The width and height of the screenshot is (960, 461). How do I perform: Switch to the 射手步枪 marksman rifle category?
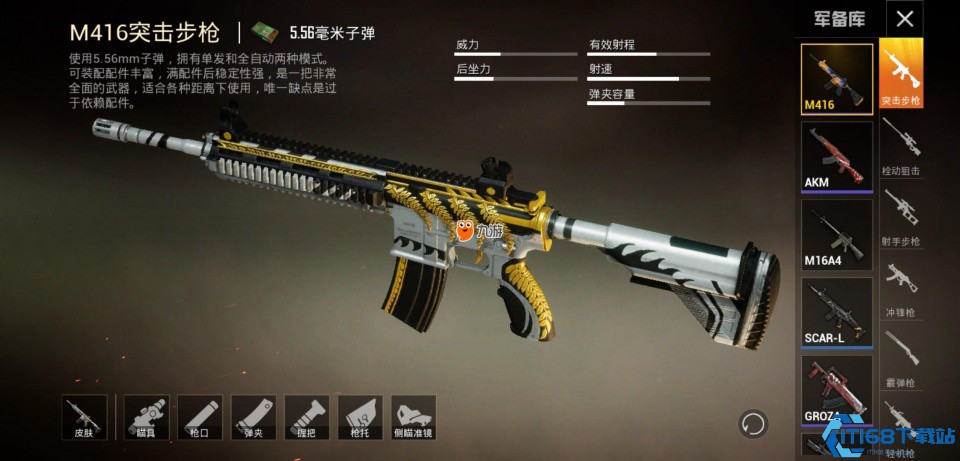pos(901,216)
